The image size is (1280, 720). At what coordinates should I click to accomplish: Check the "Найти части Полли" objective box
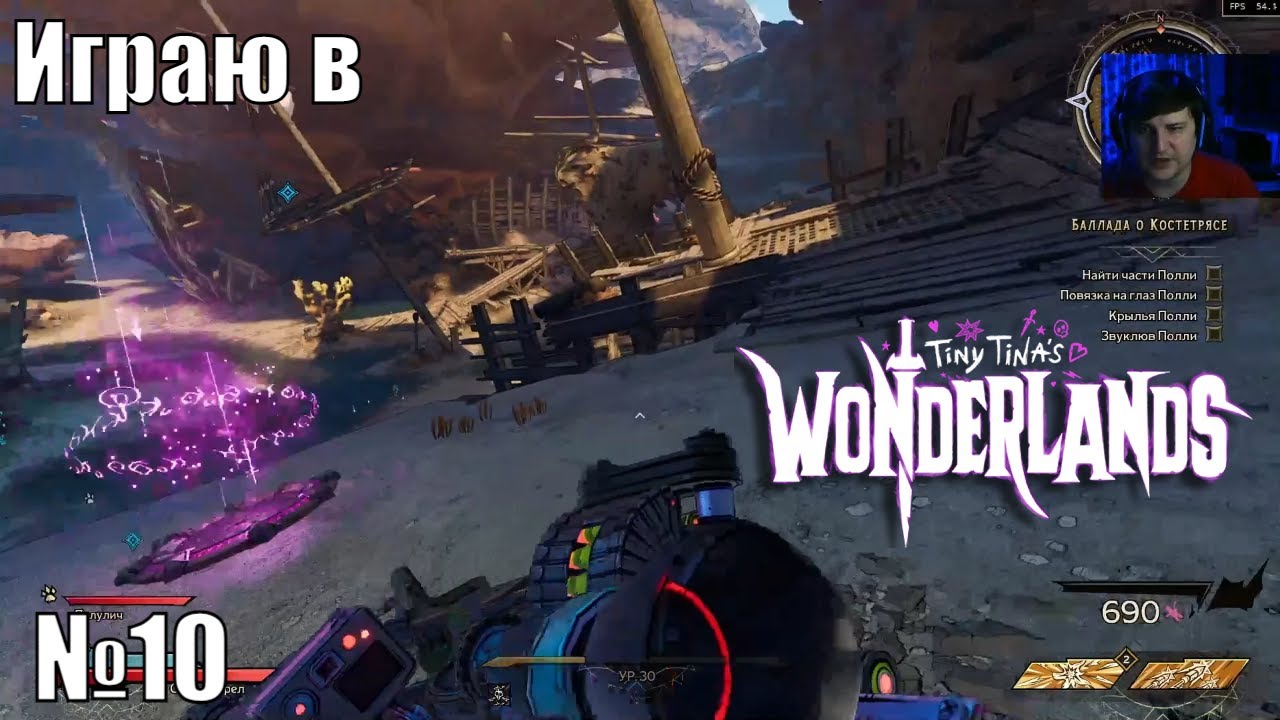1214,275
